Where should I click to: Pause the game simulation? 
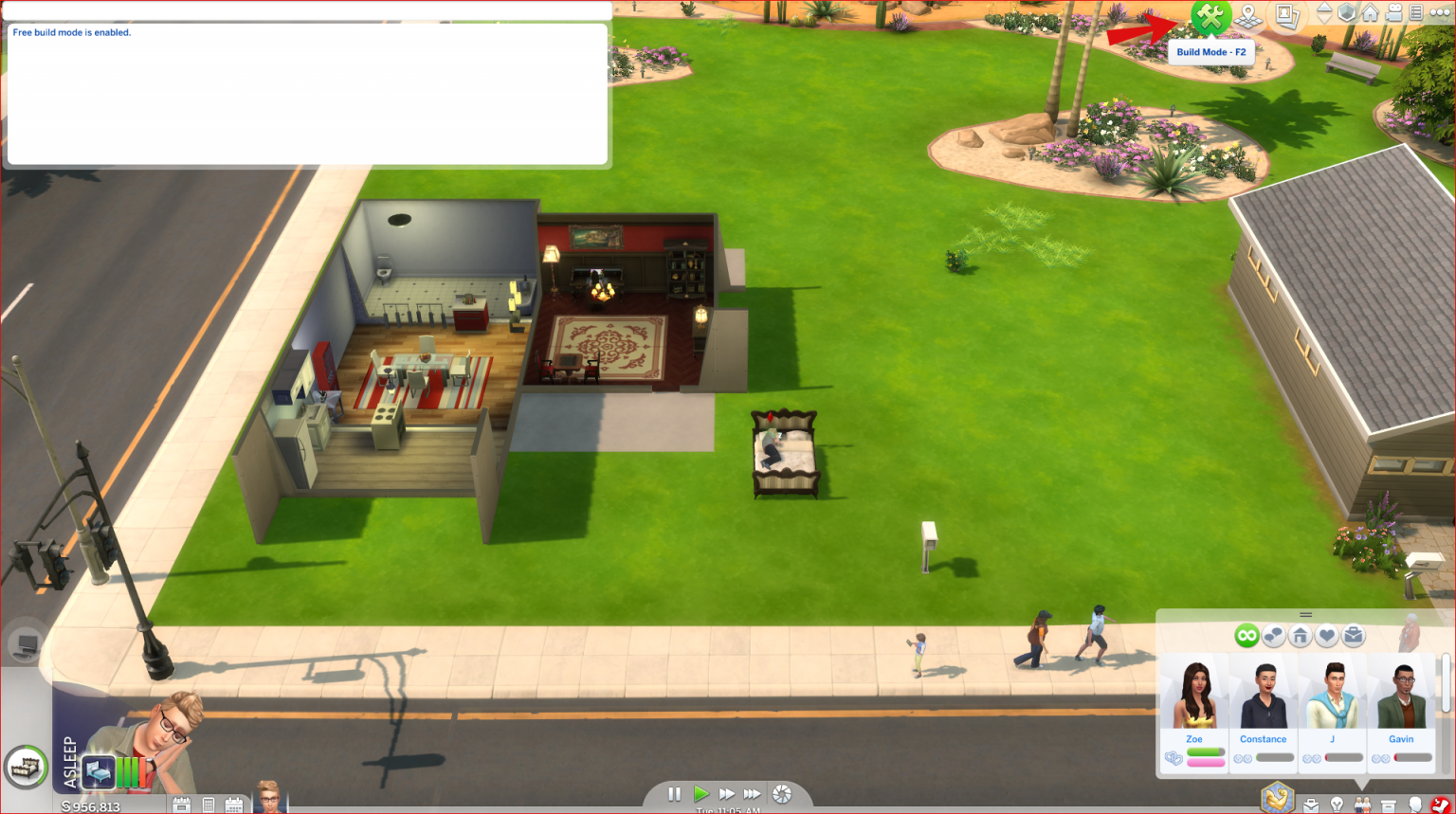click(674, 794)
